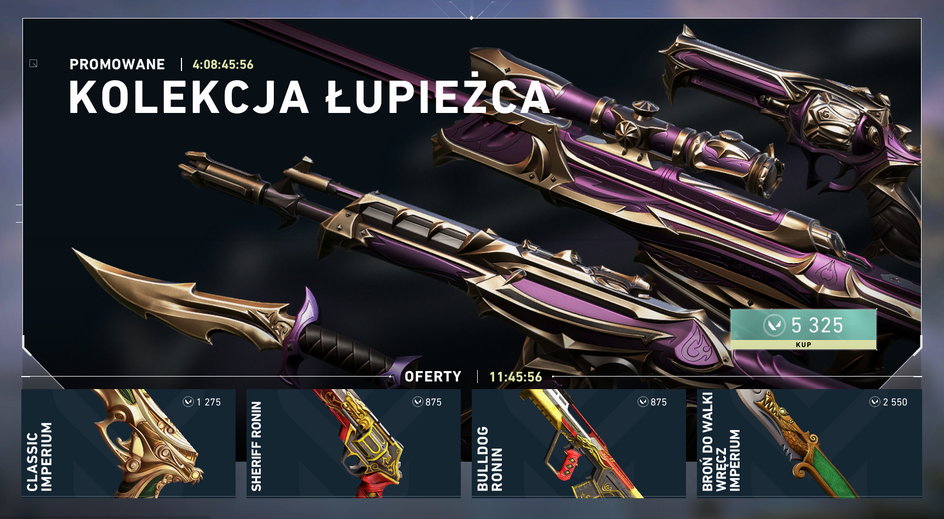944x519 pixels.
Task: Click the small square icon beside Promowane
Action: [x=34, y=64]
